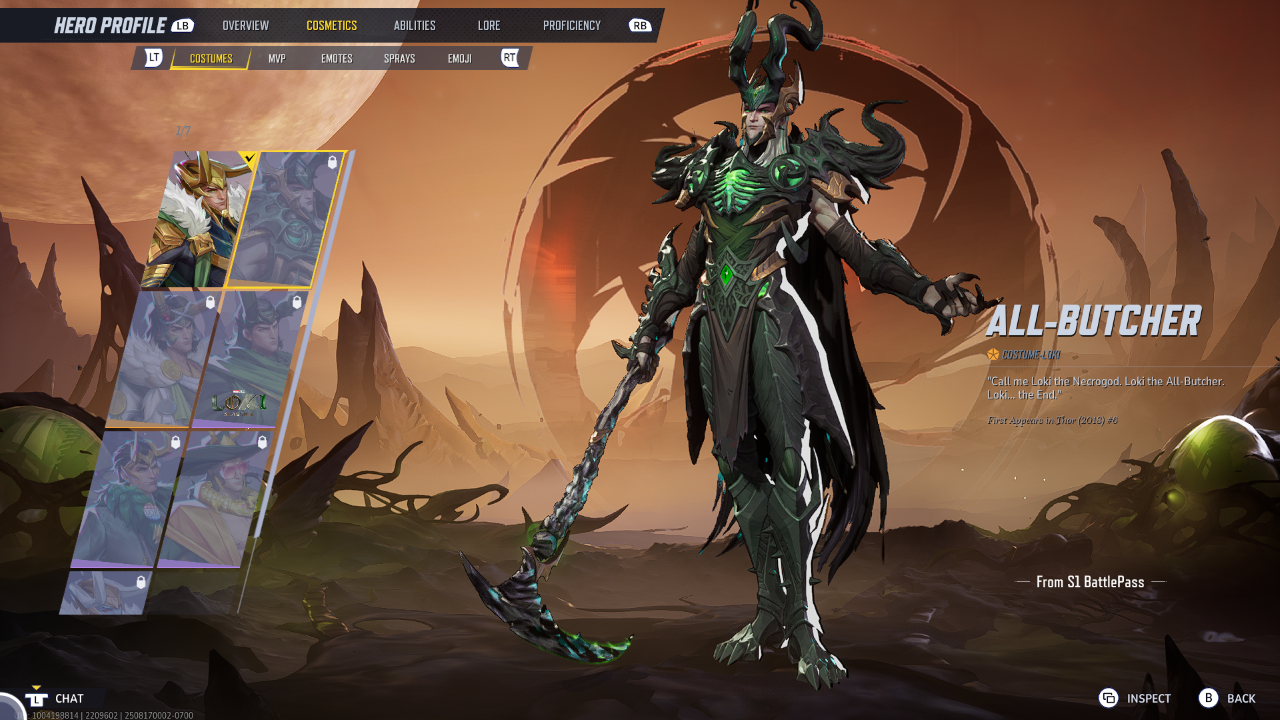Image resolution: width=1280 pixels, height=720 pixels.
Task: Choose the locked white fur-cloak costume
Action: click(160, 358)
